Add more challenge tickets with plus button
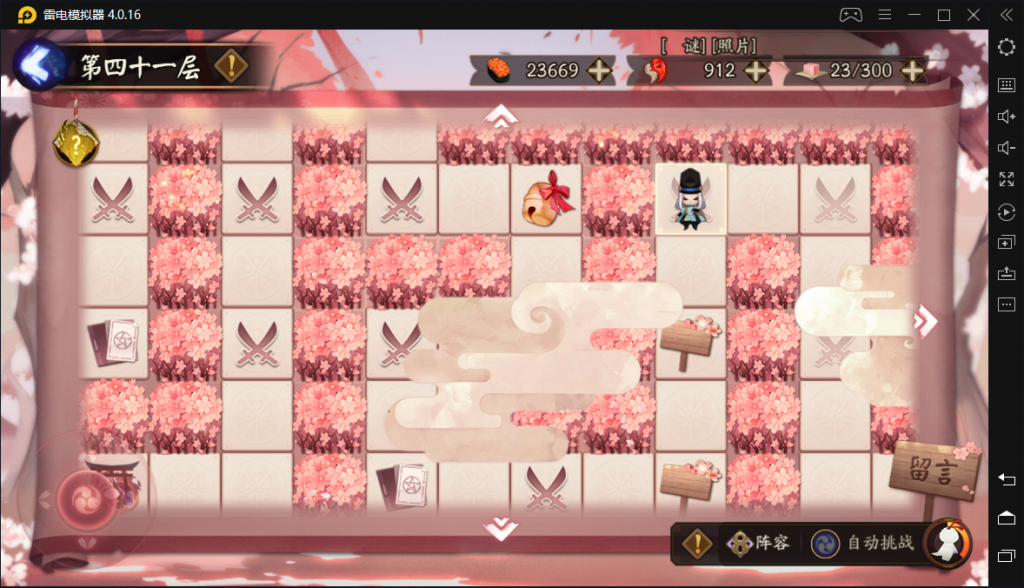The height and width of the screenshot is (588, 1024). click(x=912, y=70)
